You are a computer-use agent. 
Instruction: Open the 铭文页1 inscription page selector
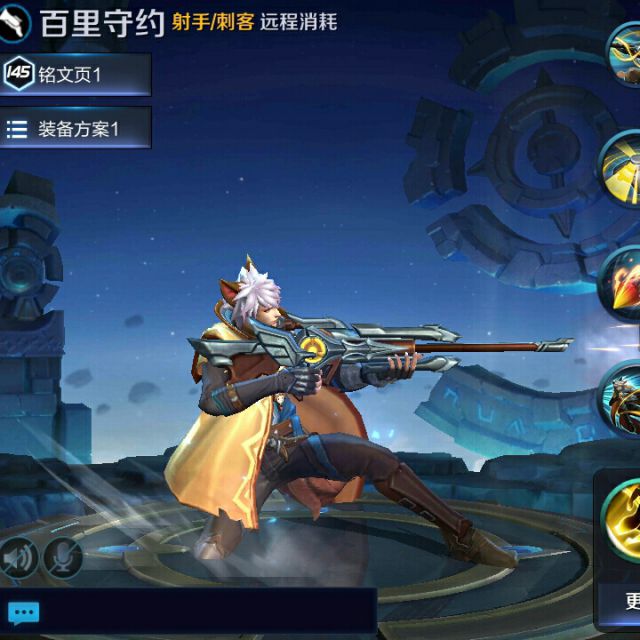click(75, 75)
